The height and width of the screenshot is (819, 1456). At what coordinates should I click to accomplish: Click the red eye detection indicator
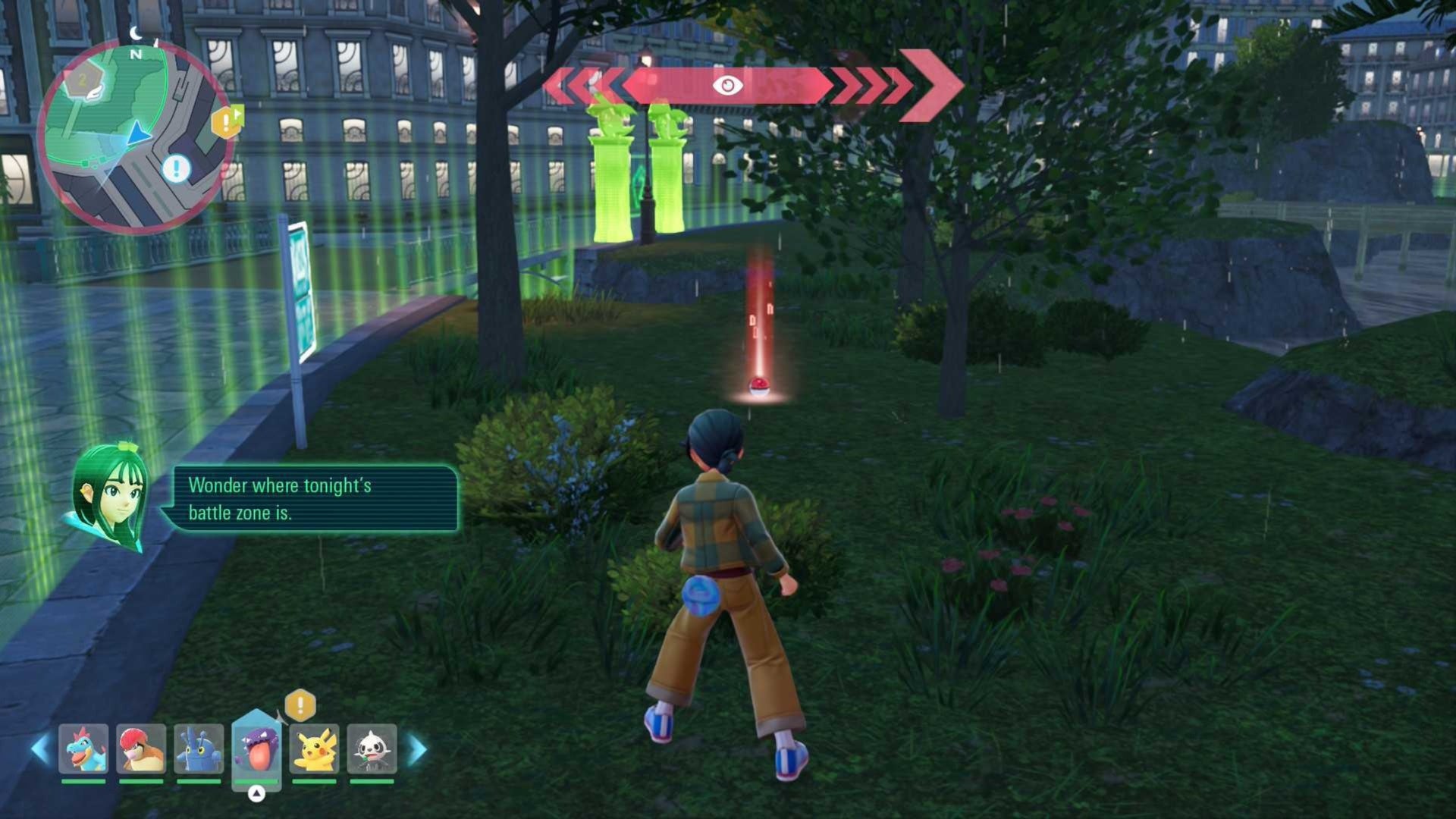727,85
